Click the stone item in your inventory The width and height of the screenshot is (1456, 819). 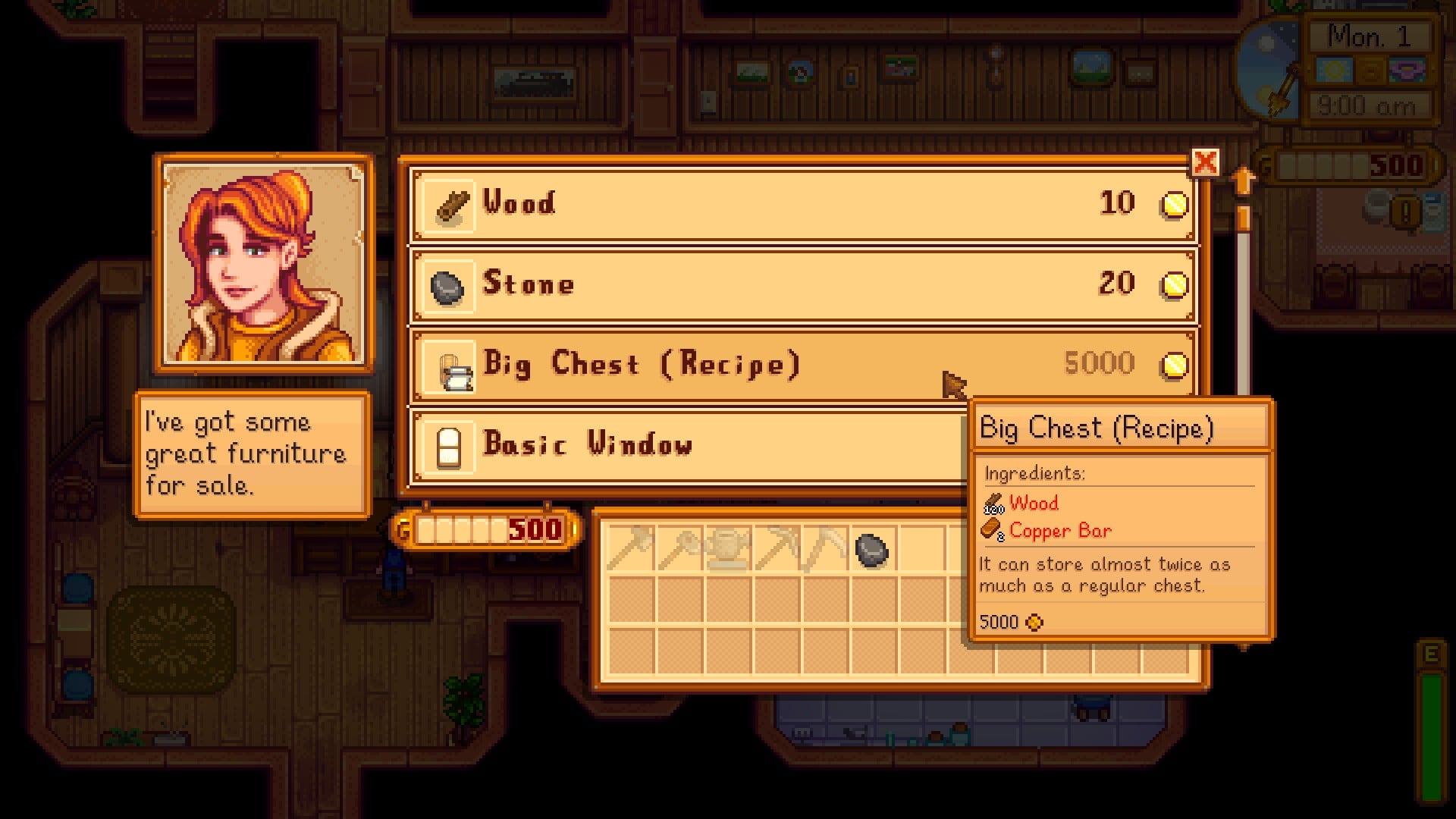pyautogui.click(x=870, y=550)
